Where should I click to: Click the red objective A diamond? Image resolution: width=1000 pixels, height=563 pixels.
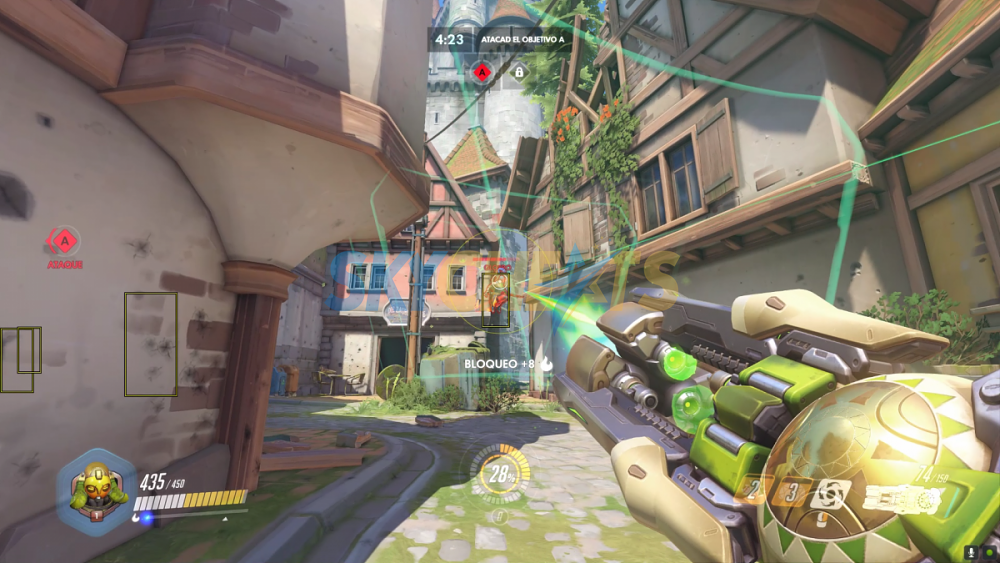click(x=482, y=71)
